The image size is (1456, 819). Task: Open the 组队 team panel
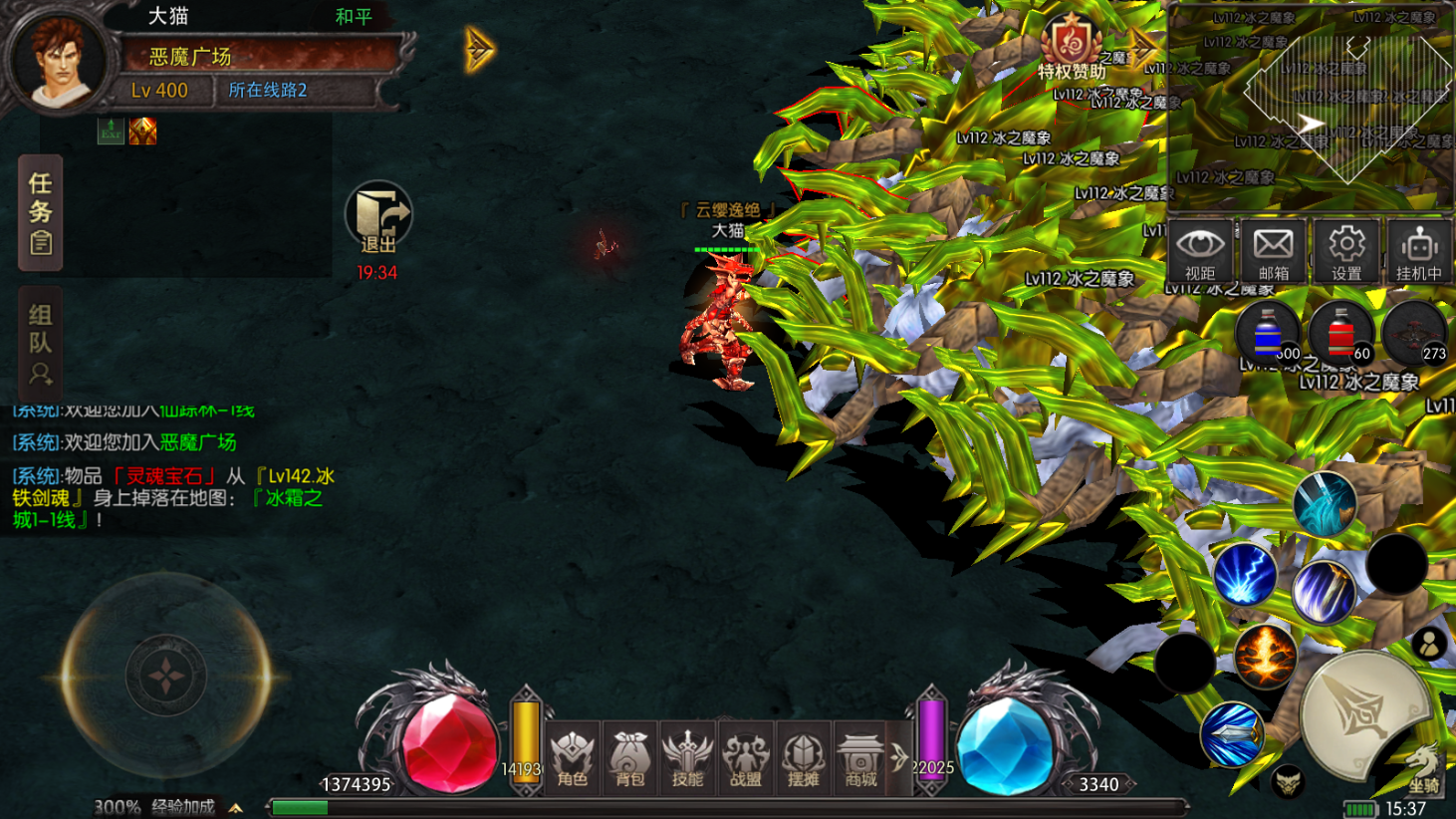pyautogui.click(x=40, y=344)
